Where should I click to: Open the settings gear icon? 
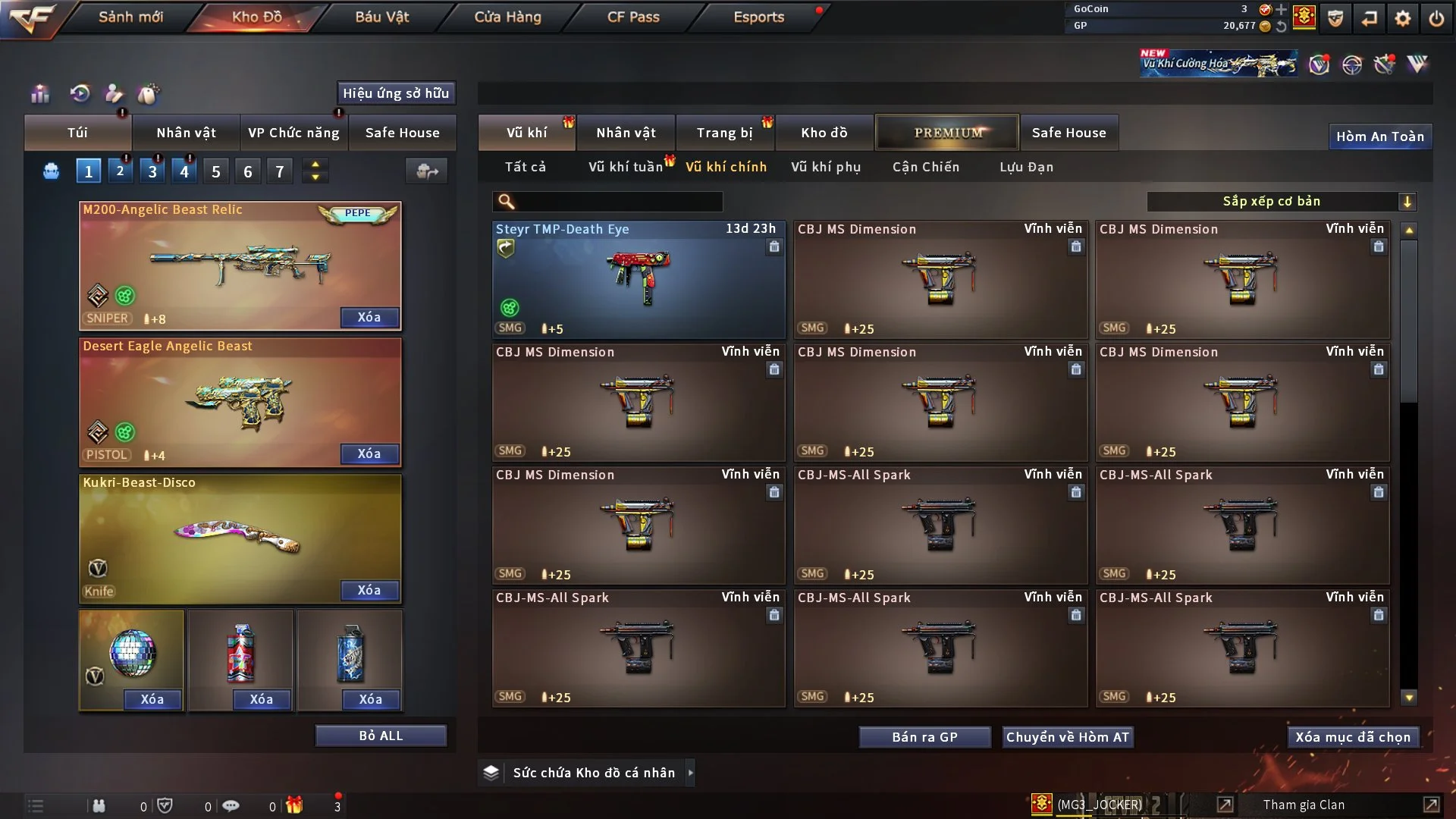click(1403, 18)
